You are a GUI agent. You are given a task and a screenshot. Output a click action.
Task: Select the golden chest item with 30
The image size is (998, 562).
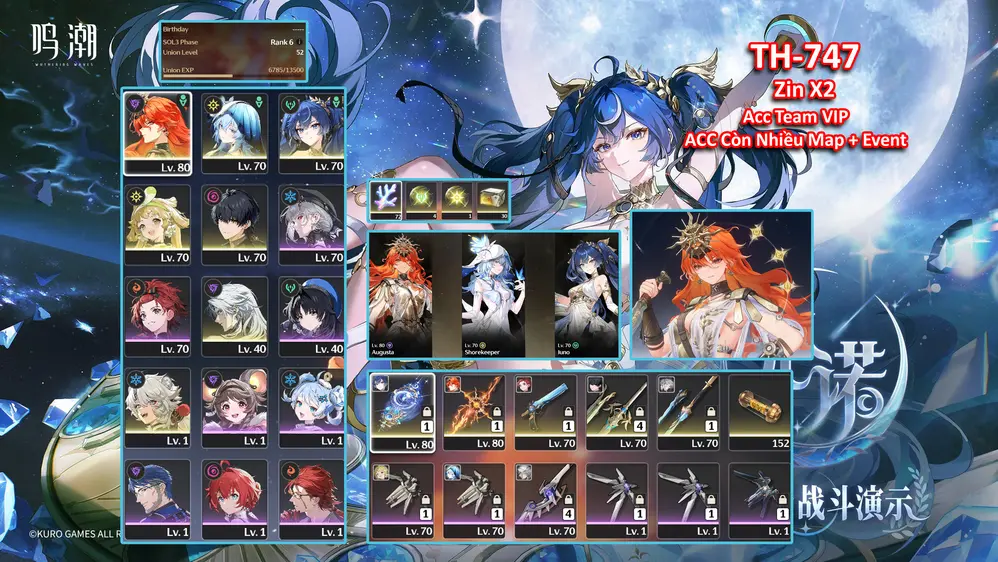(x=493, y=197)
